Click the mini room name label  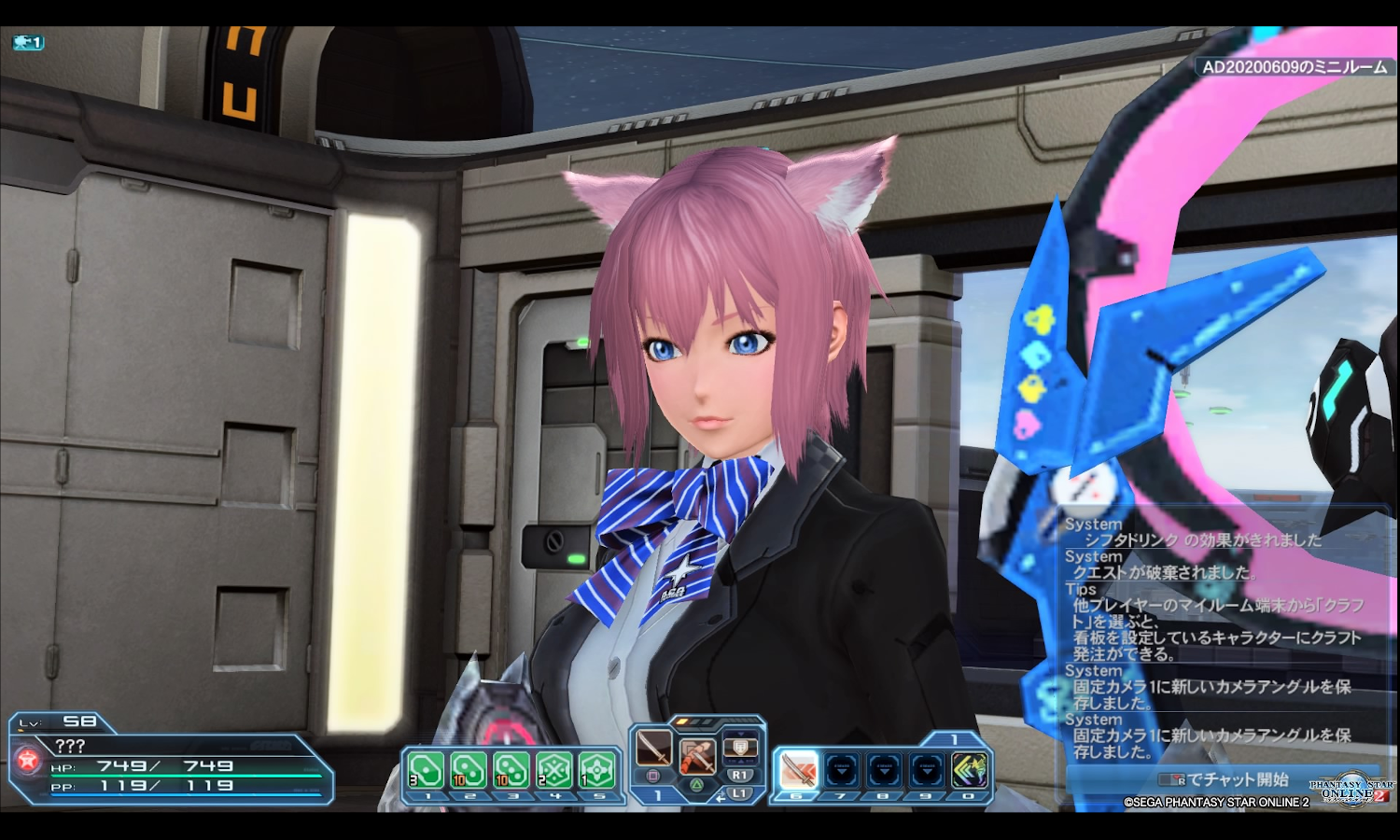point(1294,67)
